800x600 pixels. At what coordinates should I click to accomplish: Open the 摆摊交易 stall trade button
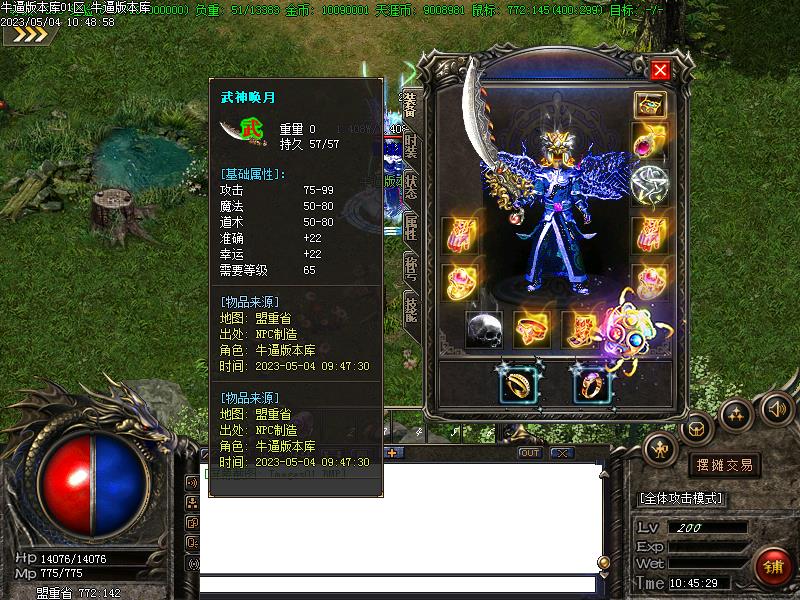tap(724, 465)
